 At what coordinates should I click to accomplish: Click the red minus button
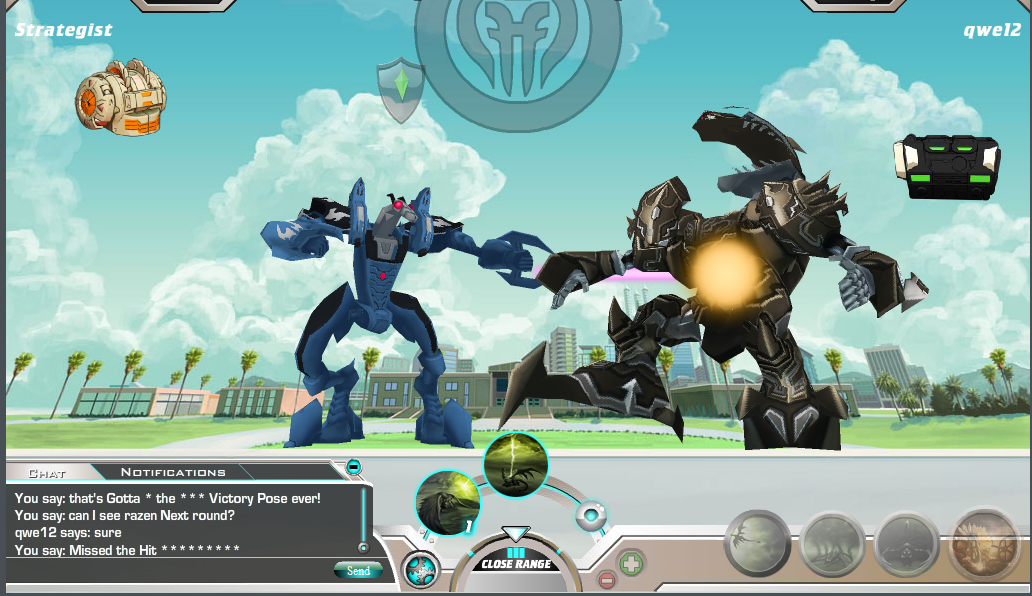tap(607, 579)
